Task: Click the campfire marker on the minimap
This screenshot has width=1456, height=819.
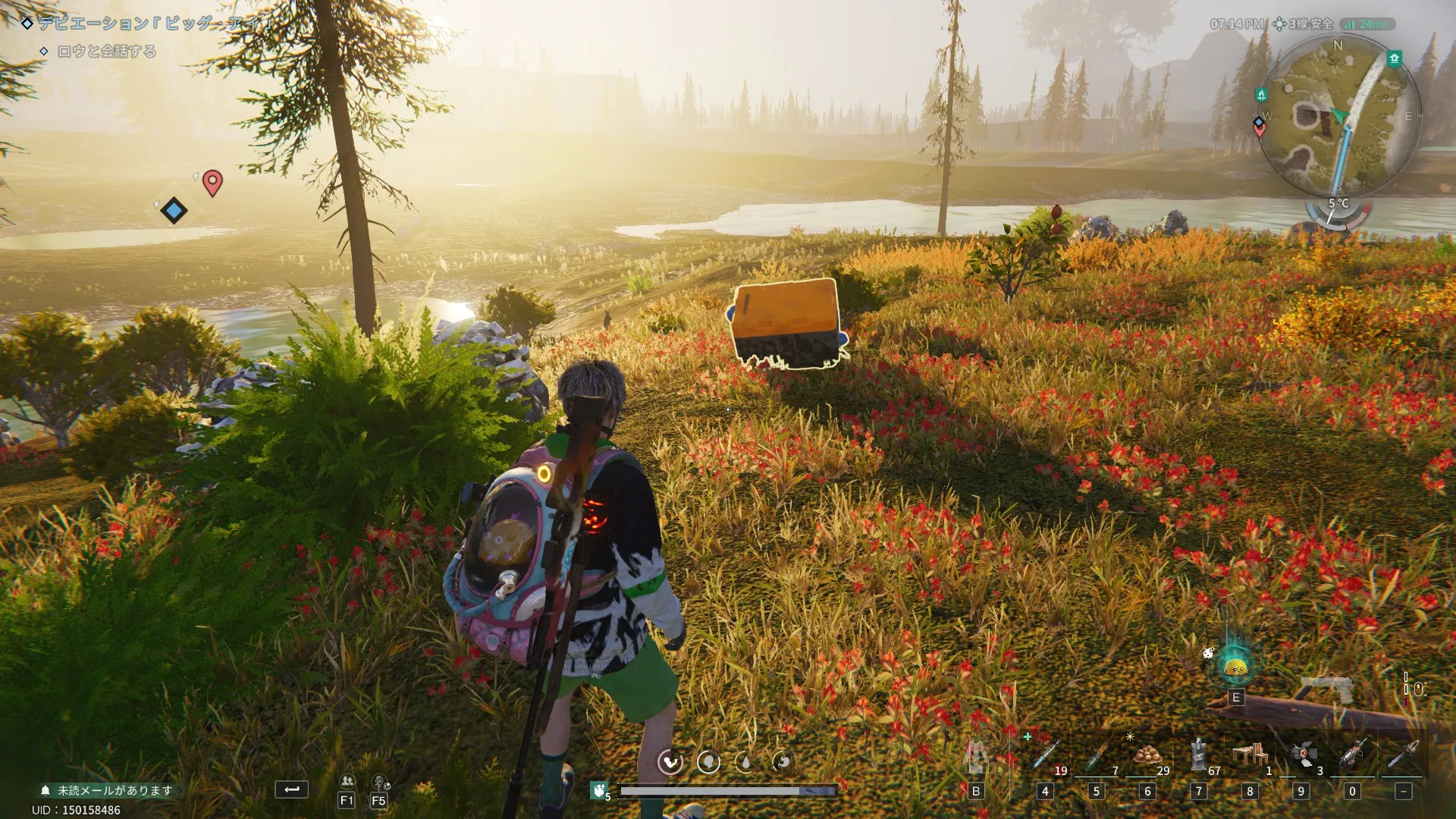Action: 1261,95
